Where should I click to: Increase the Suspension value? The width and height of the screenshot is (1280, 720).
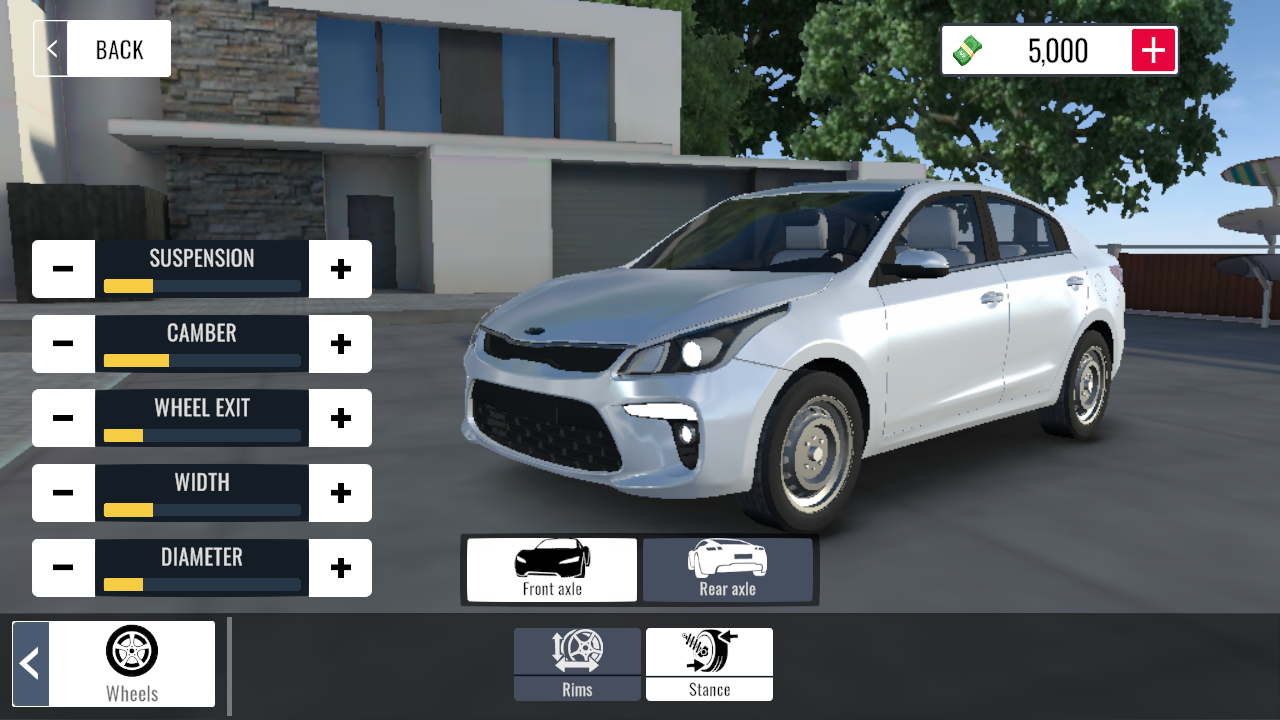[x=341, y=269]
